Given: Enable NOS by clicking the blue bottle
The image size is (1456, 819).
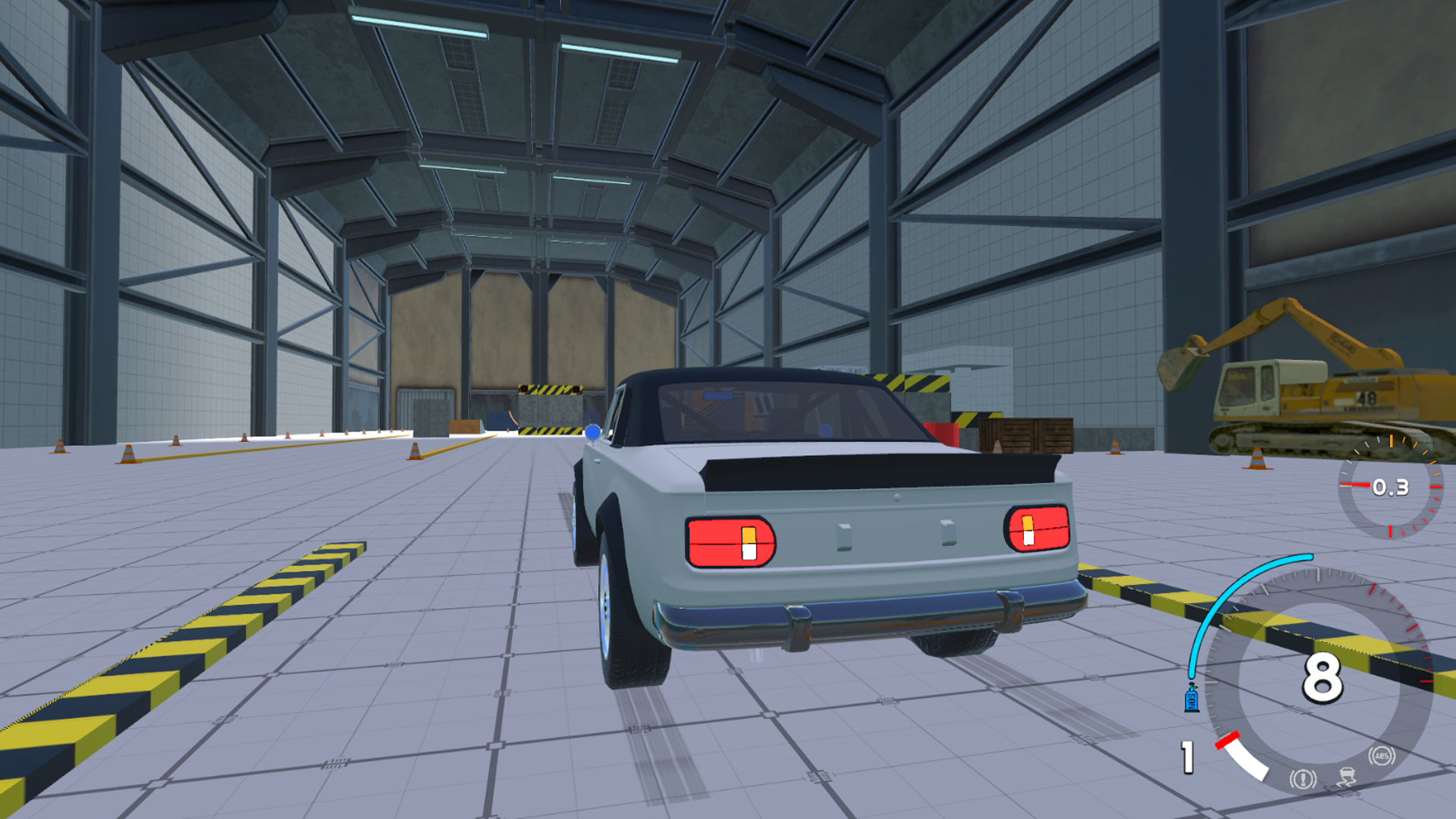Looking at the screenshot, I should coord(1191,698).
